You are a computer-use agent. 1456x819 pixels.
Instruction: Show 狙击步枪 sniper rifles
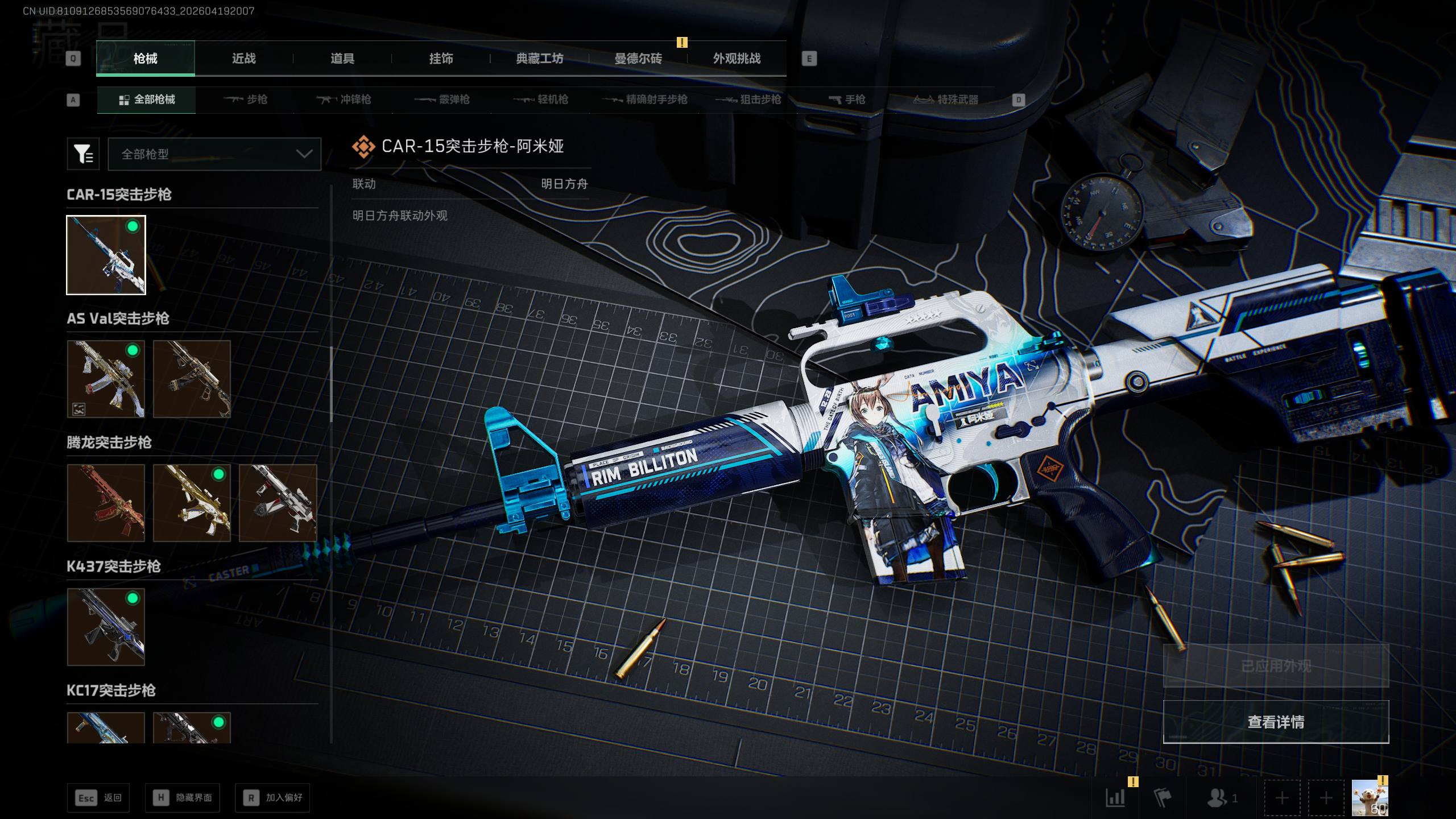748,100
